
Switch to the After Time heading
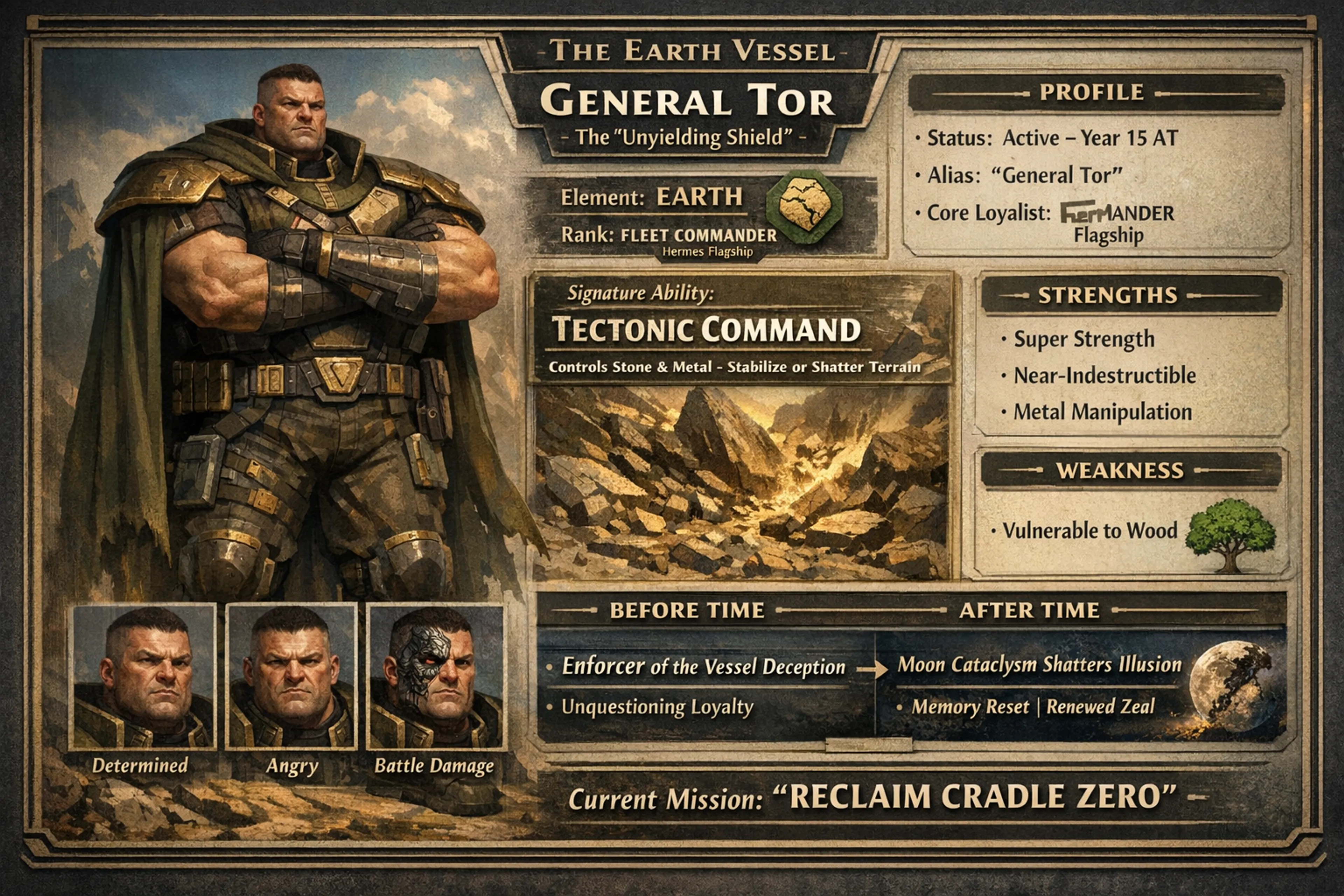pyautogui.click(x=1029, y=610)
